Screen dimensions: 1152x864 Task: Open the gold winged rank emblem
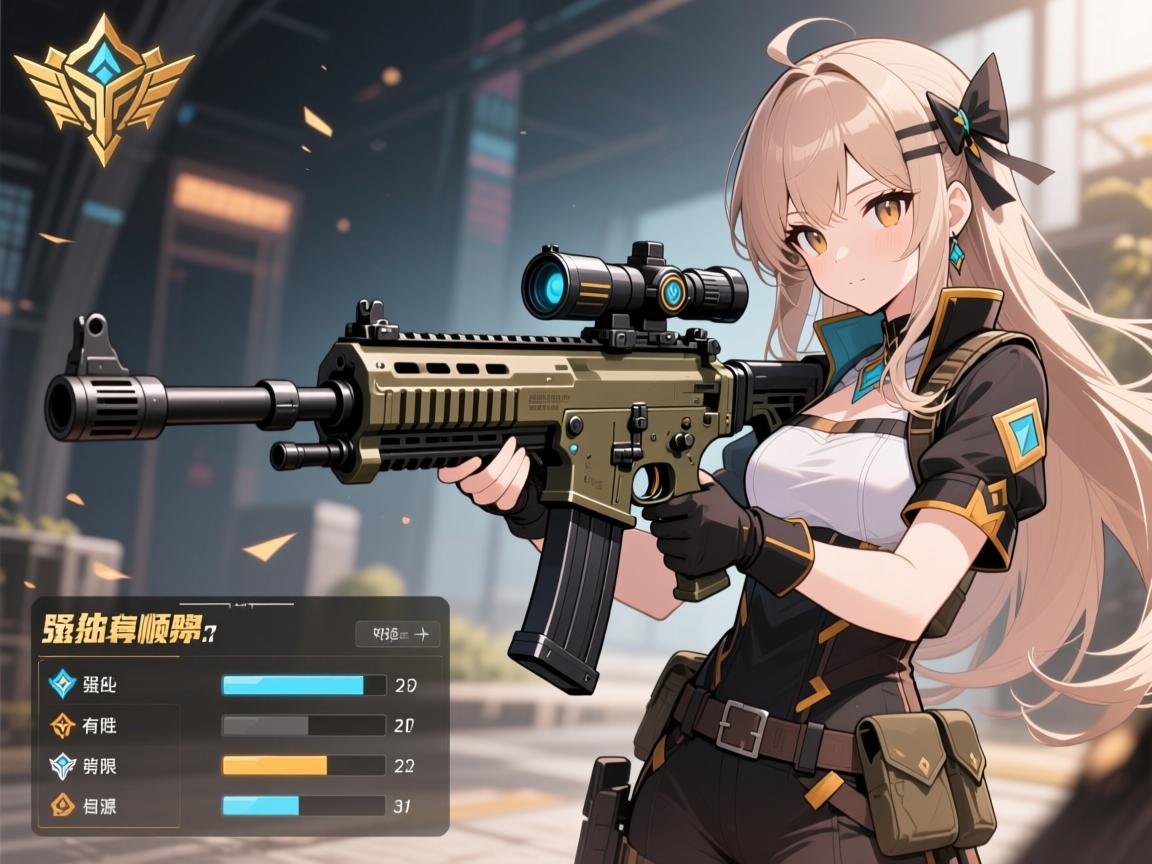[x=103, y=86]
